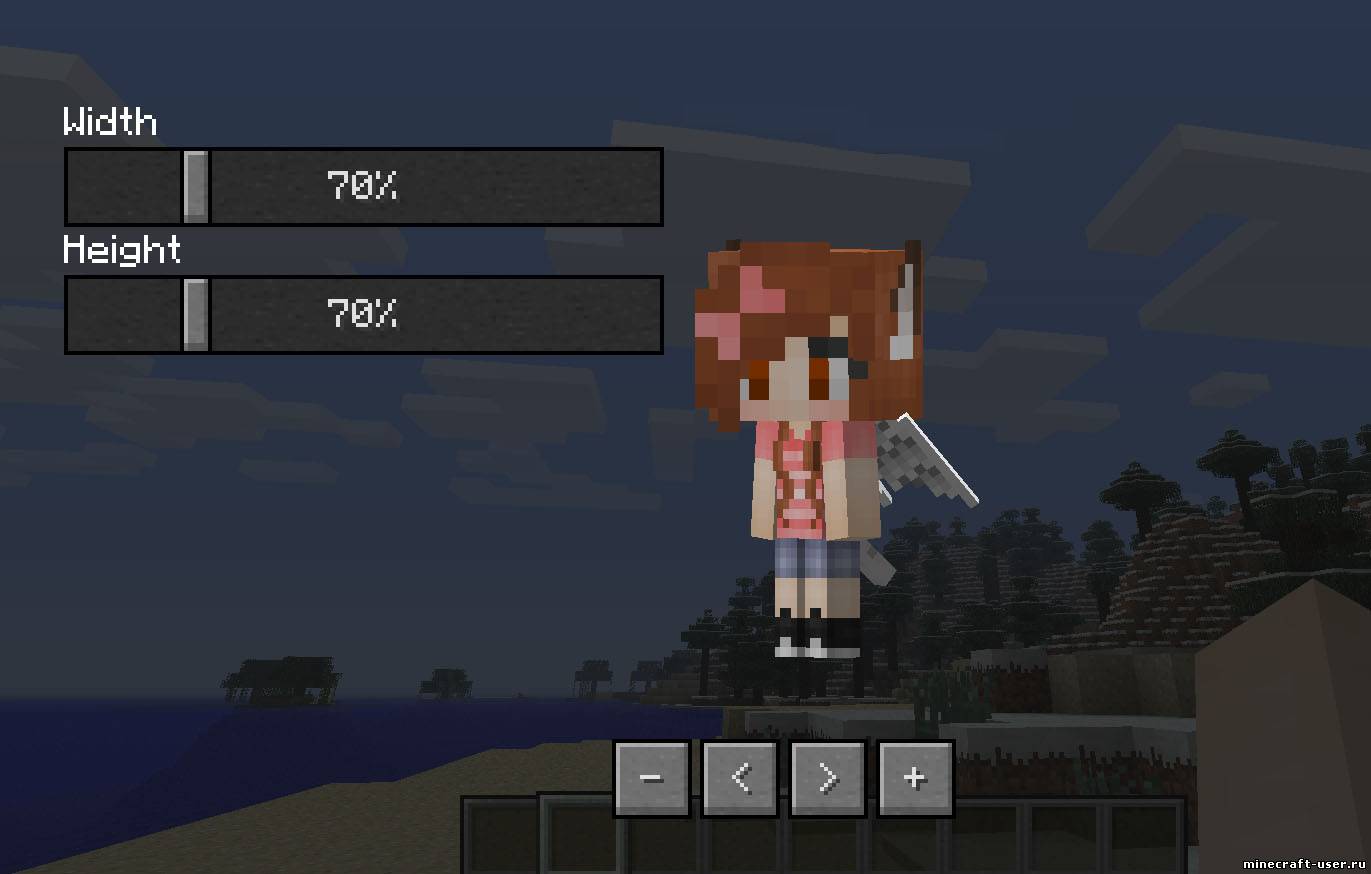The image size is (1371, 874).
Task: Click the left arrow rotation button
Action: click(739, 777)
